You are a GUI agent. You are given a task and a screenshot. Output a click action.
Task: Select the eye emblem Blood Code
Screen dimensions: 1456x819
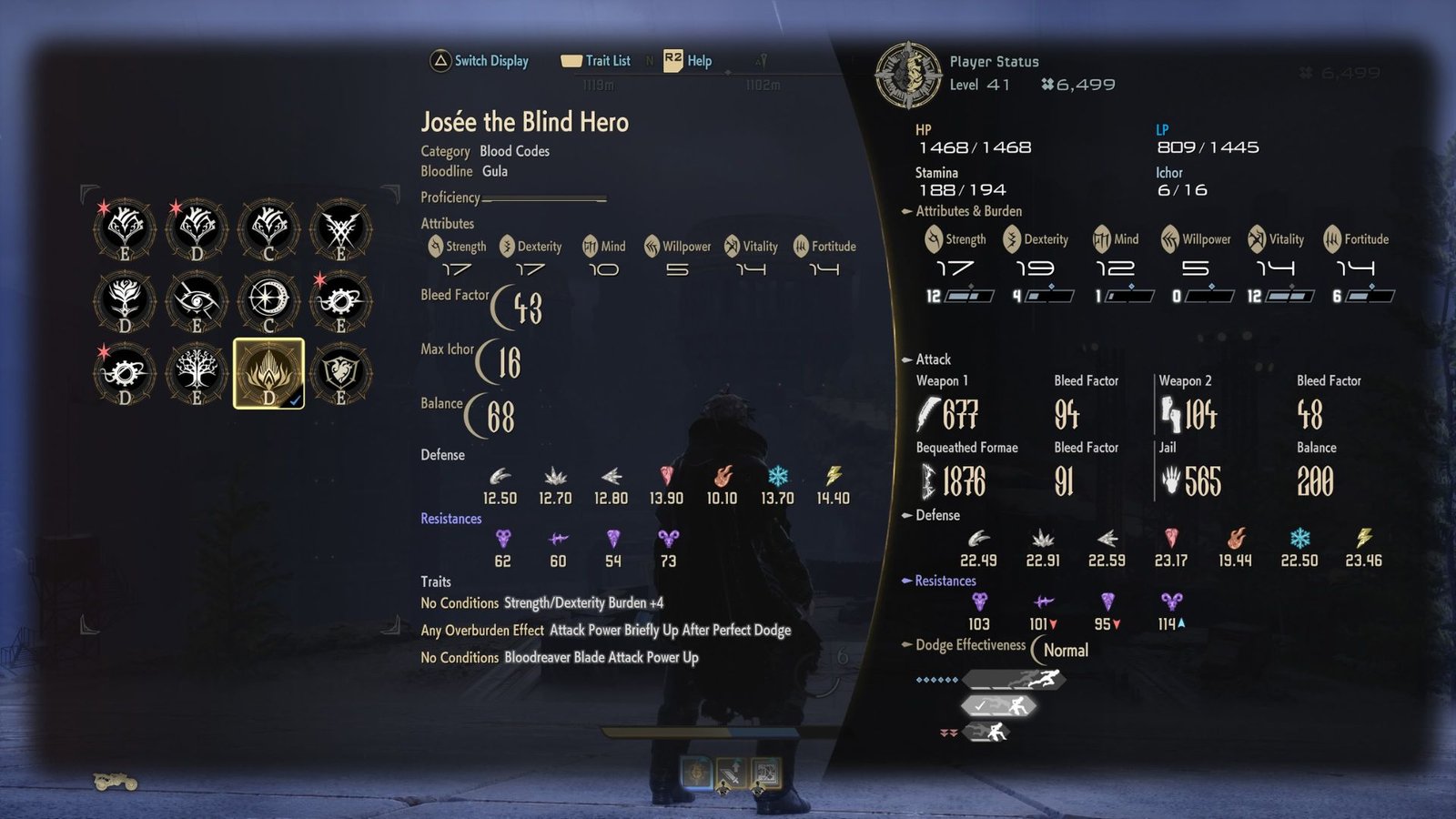coord(197,300)
